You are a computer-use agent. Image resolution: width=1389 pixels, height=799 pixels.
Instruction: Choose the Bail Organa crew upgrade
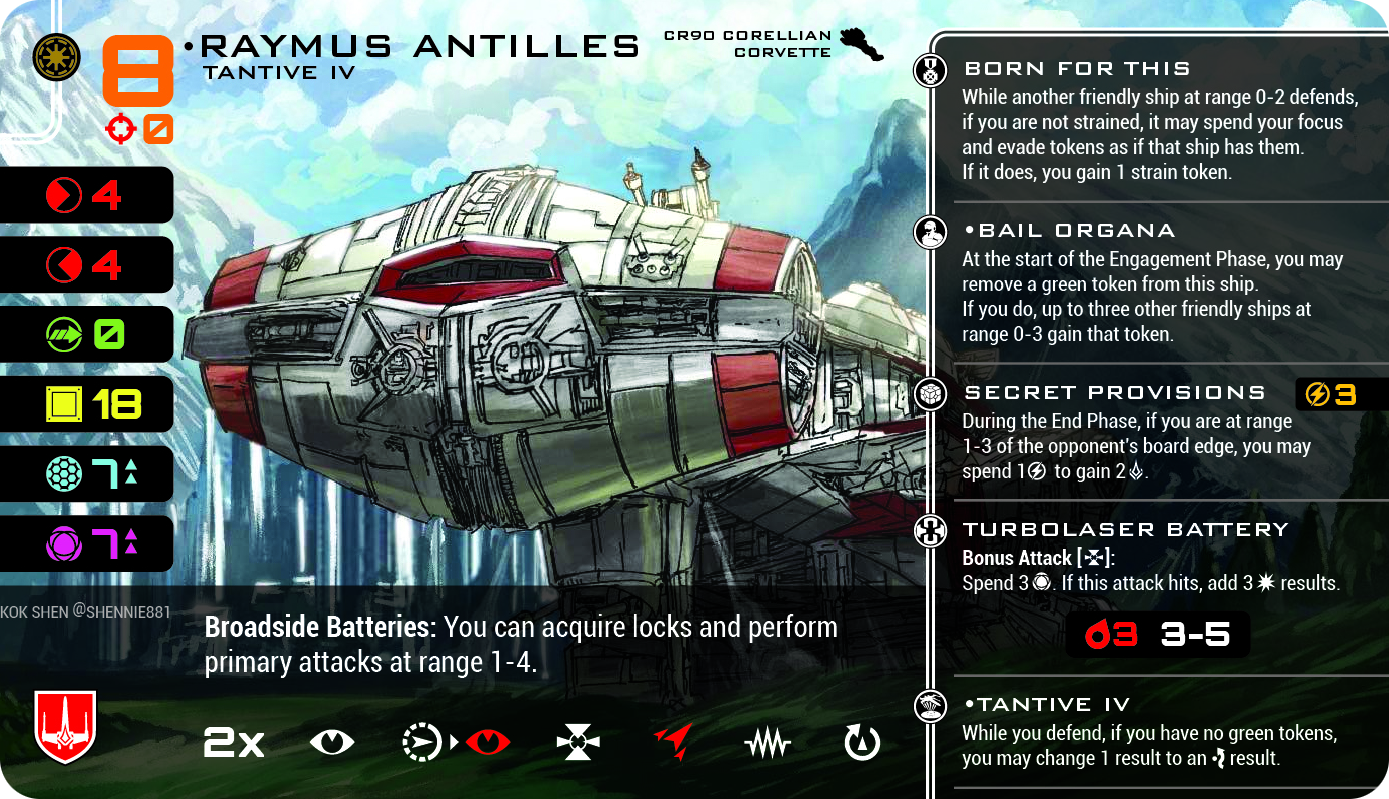point(1068,231)
